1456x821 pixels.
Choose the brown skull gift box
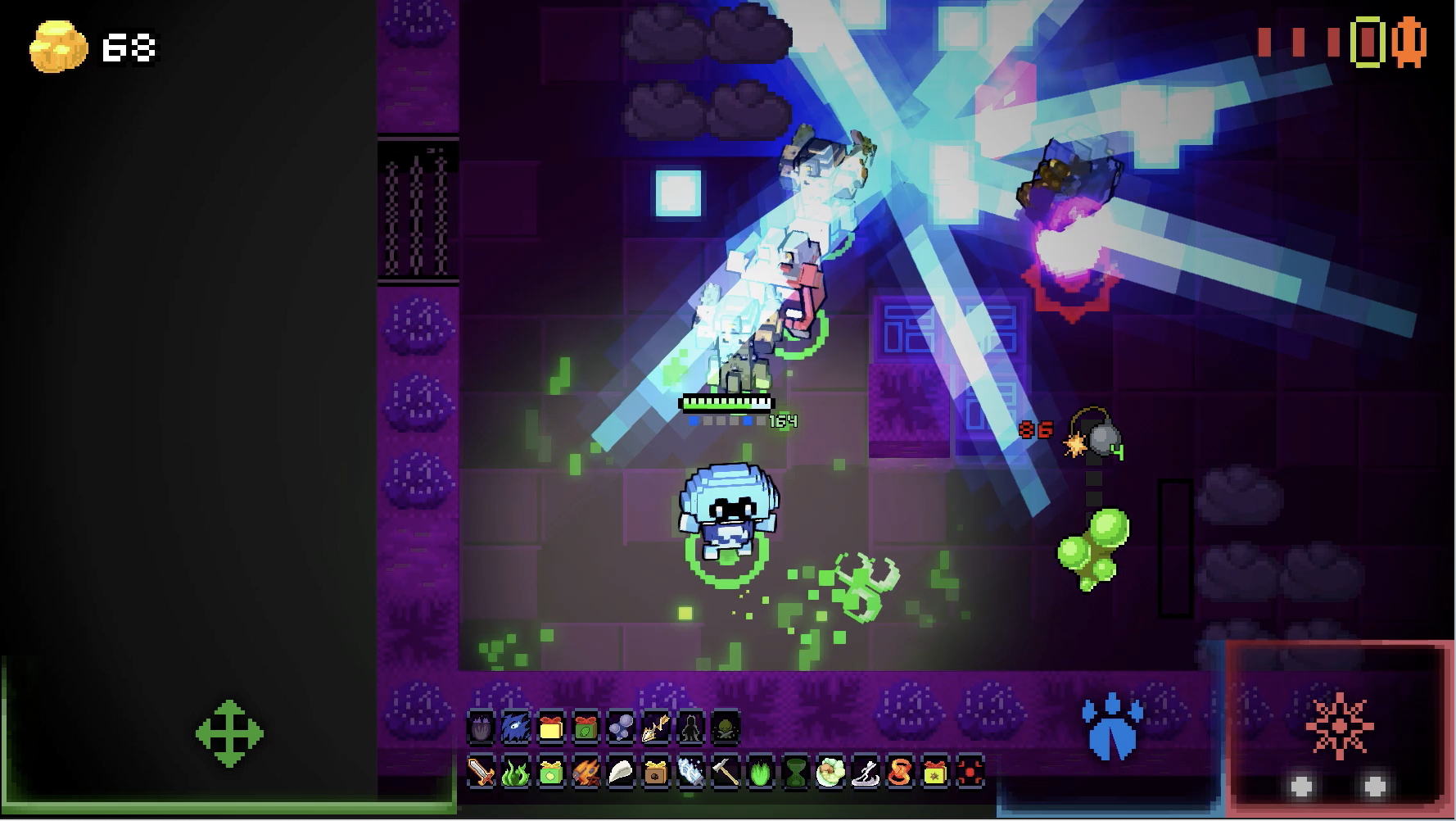655,772
